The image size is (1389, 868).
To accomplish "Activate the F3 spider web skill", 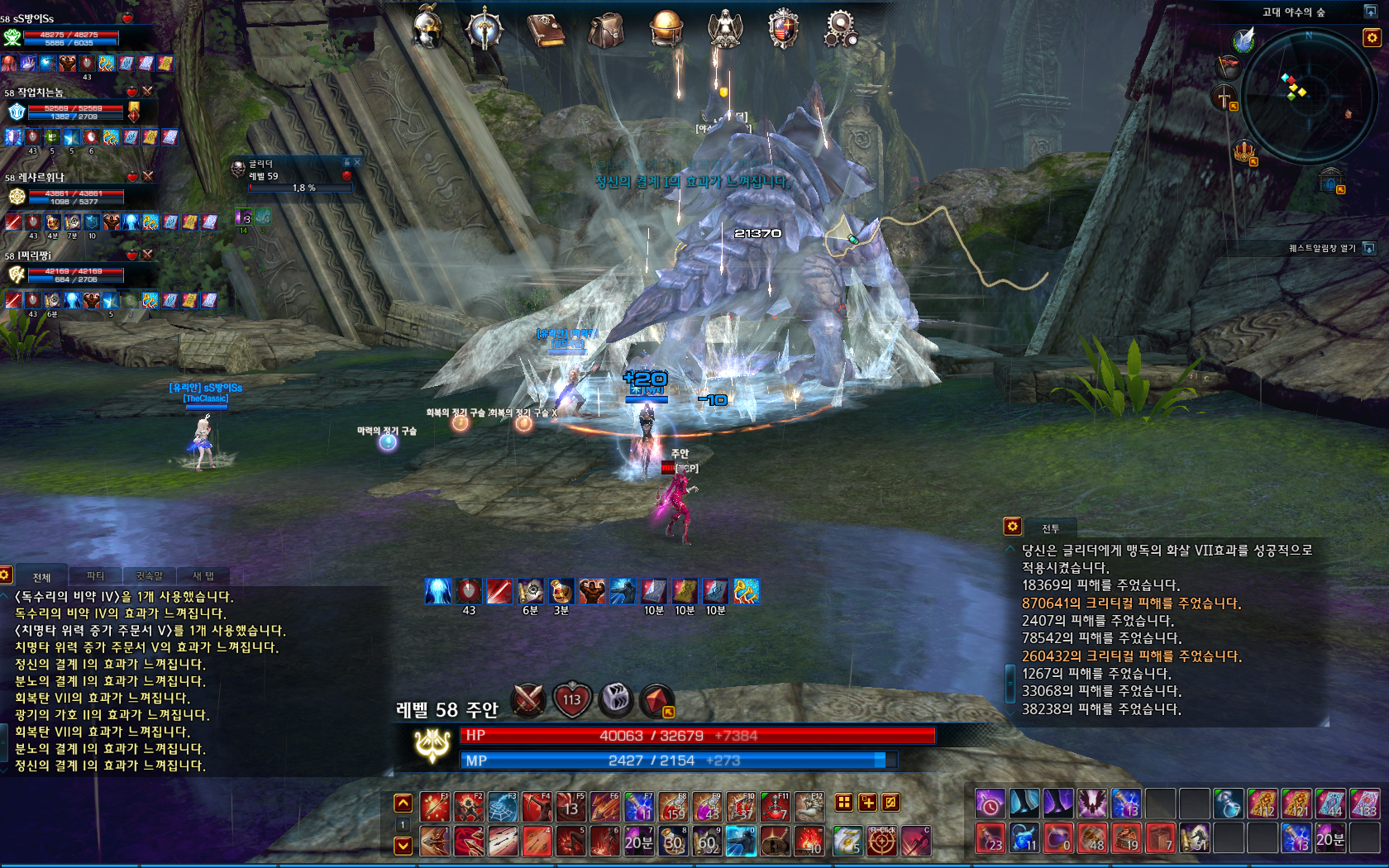I will pyautogui.click(x=503, y=806).
